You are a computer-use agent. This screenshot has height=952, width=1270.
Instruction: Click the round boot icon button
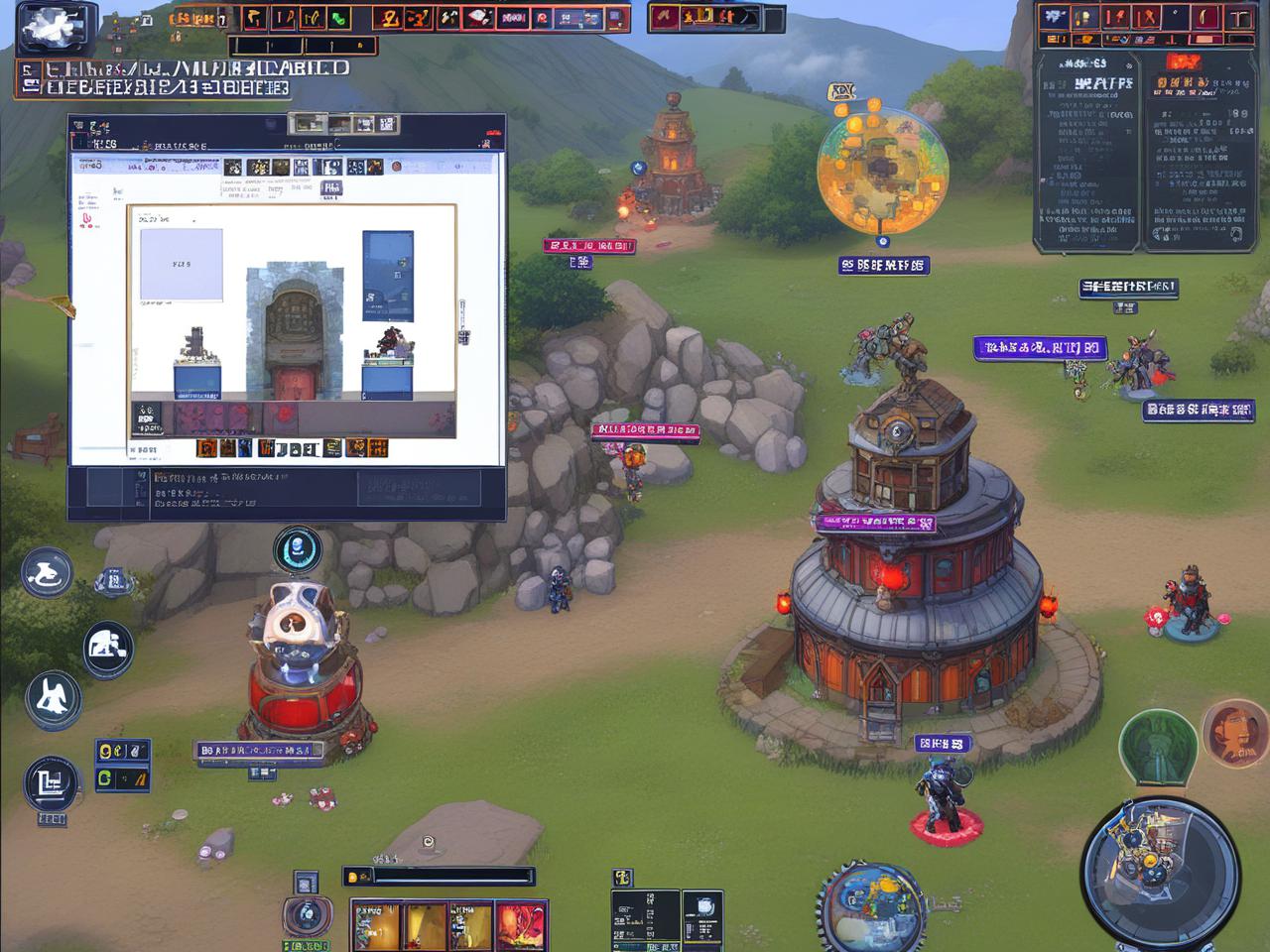(47, 573)
